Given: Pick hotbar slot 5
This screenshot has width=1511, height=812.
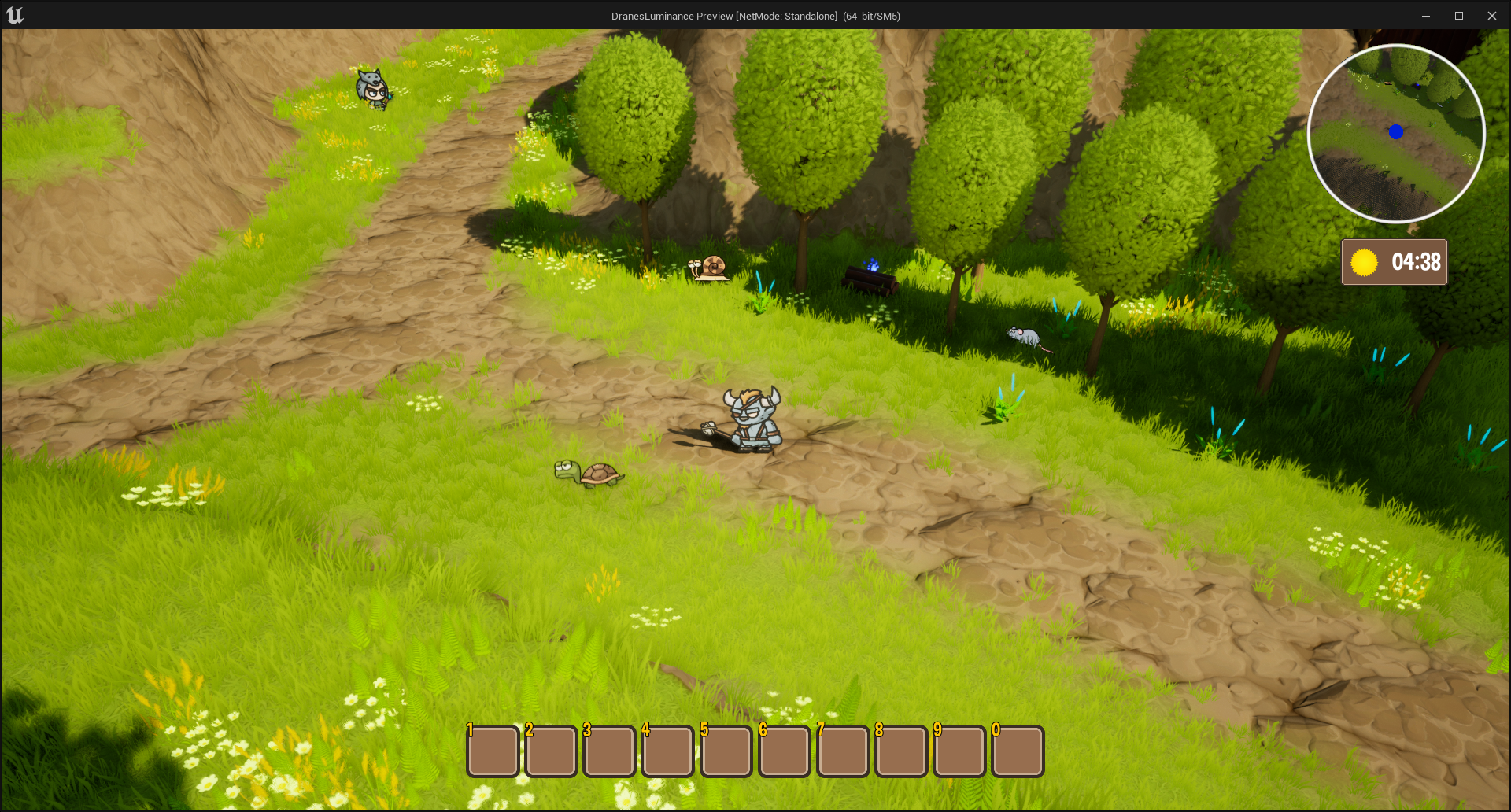Looking at the screenshot, I should tap(726, 751).
